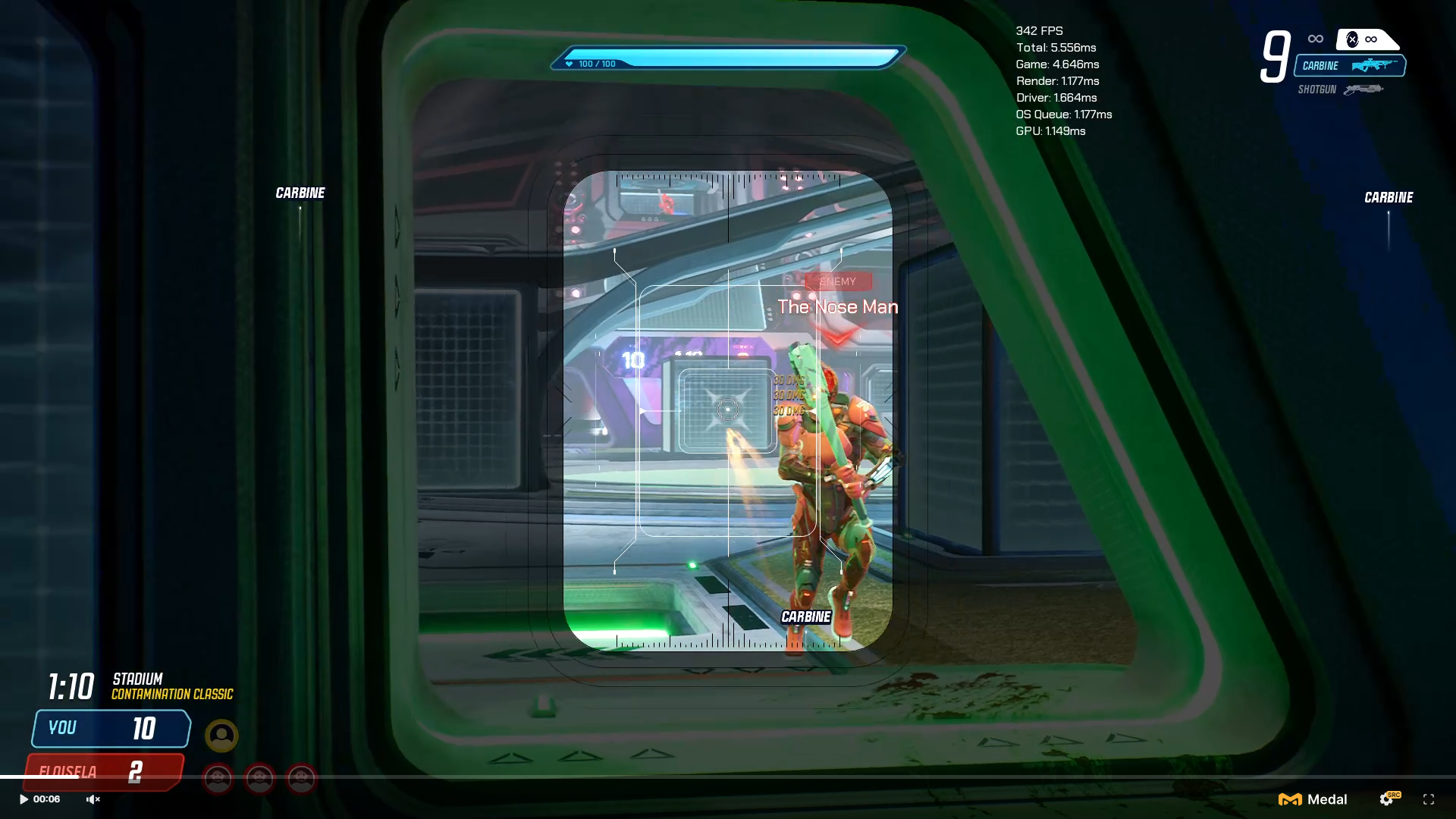This screenshot has width=1456, height=819.
Task: Click the YOU score panel showing 10
Action: click(x=110, y=728)
